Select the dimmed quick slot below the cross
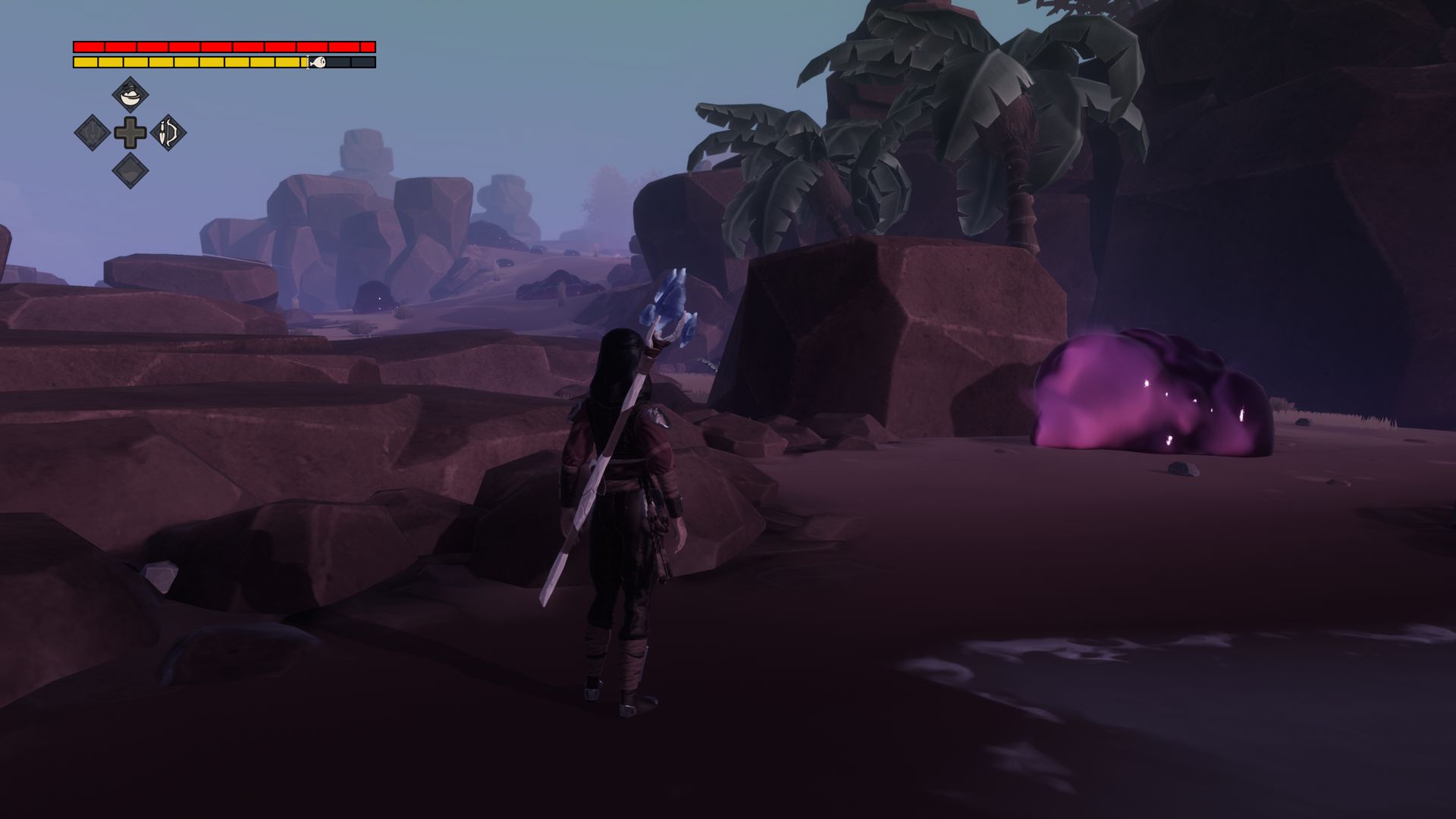Viewport: 1456px width, 819px height. pyautogui.click(x=130, y=171)
